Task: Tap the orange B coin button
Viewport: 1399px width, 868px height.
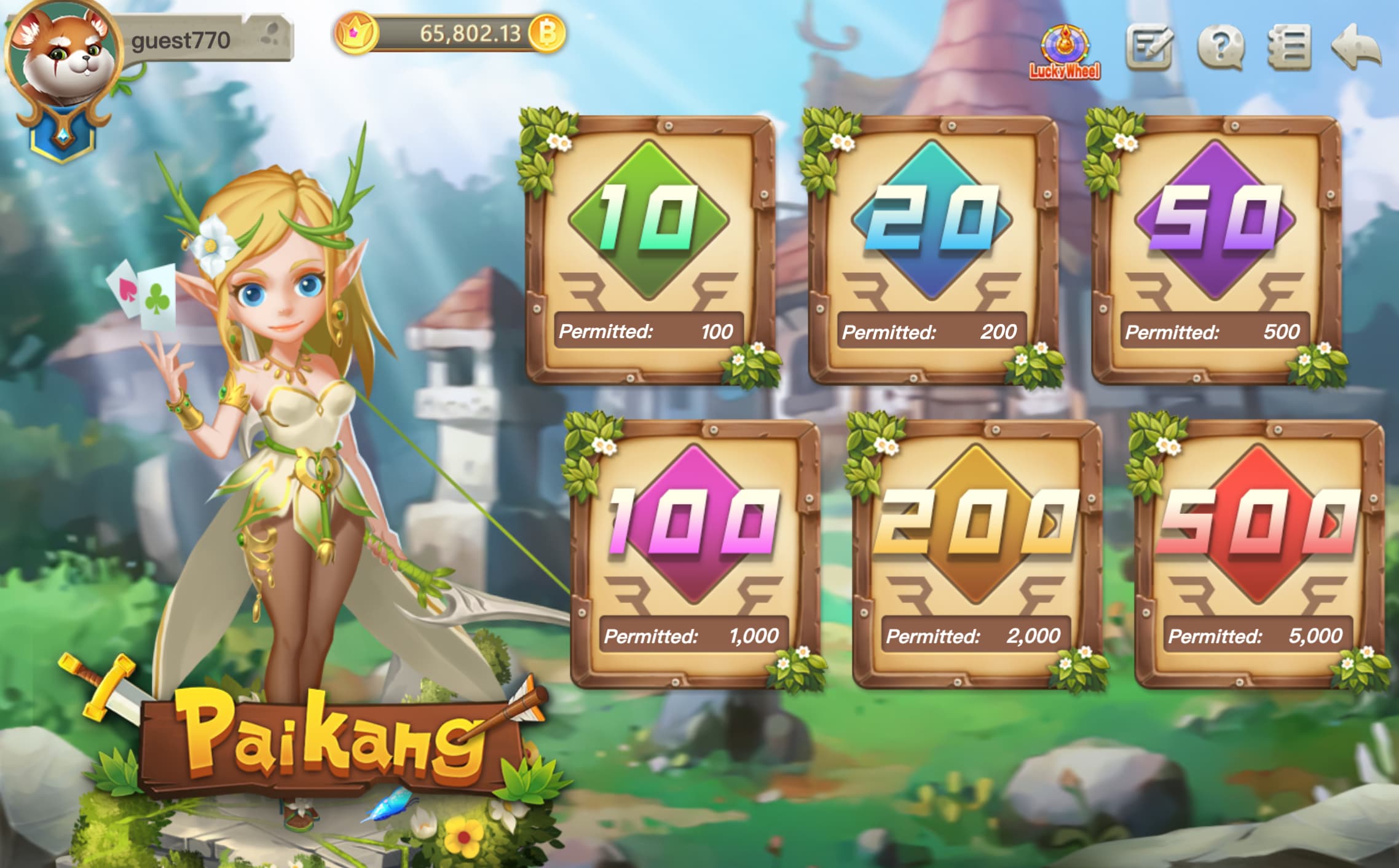Action: coord(546,33)
